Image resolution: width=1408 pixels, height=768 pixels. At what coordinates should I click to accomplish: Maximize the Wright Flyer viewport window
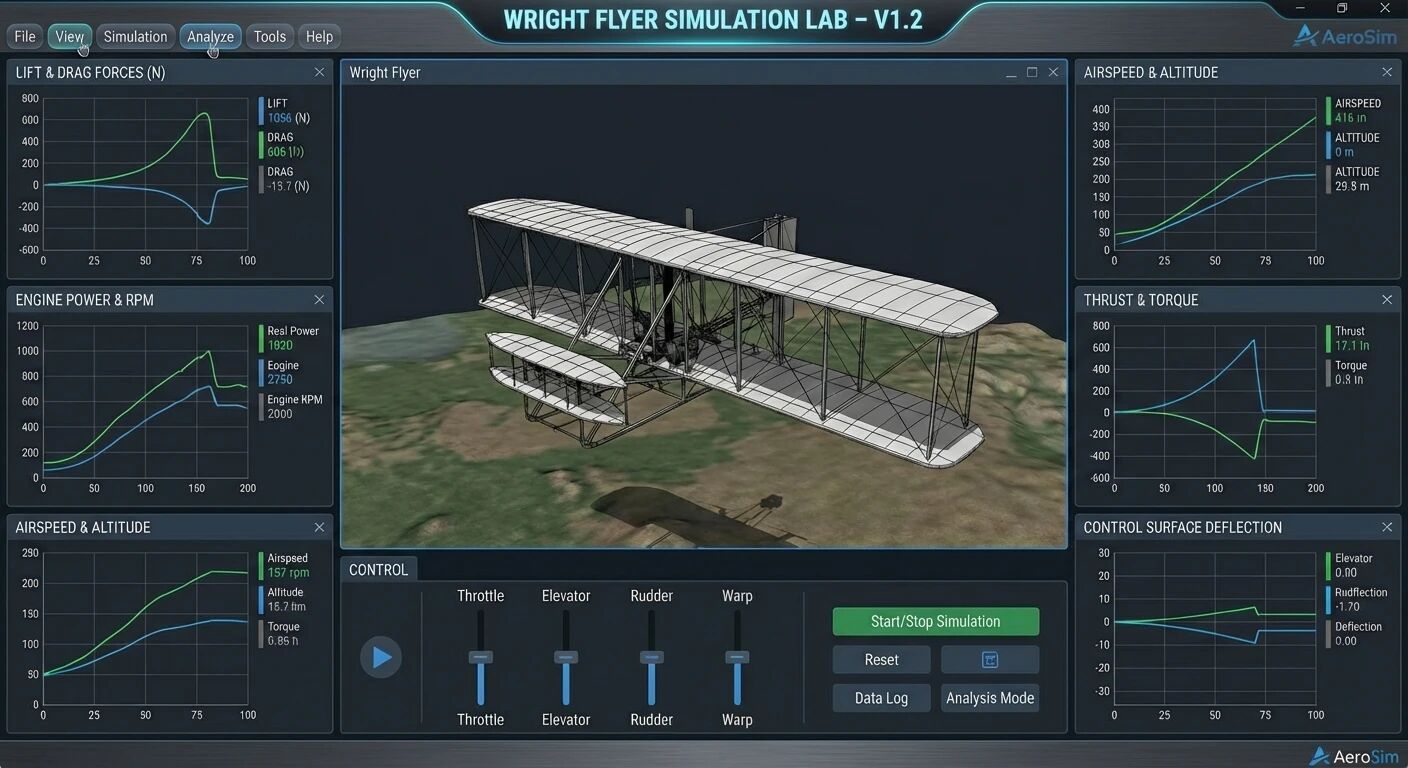(x=1032, y=72)
